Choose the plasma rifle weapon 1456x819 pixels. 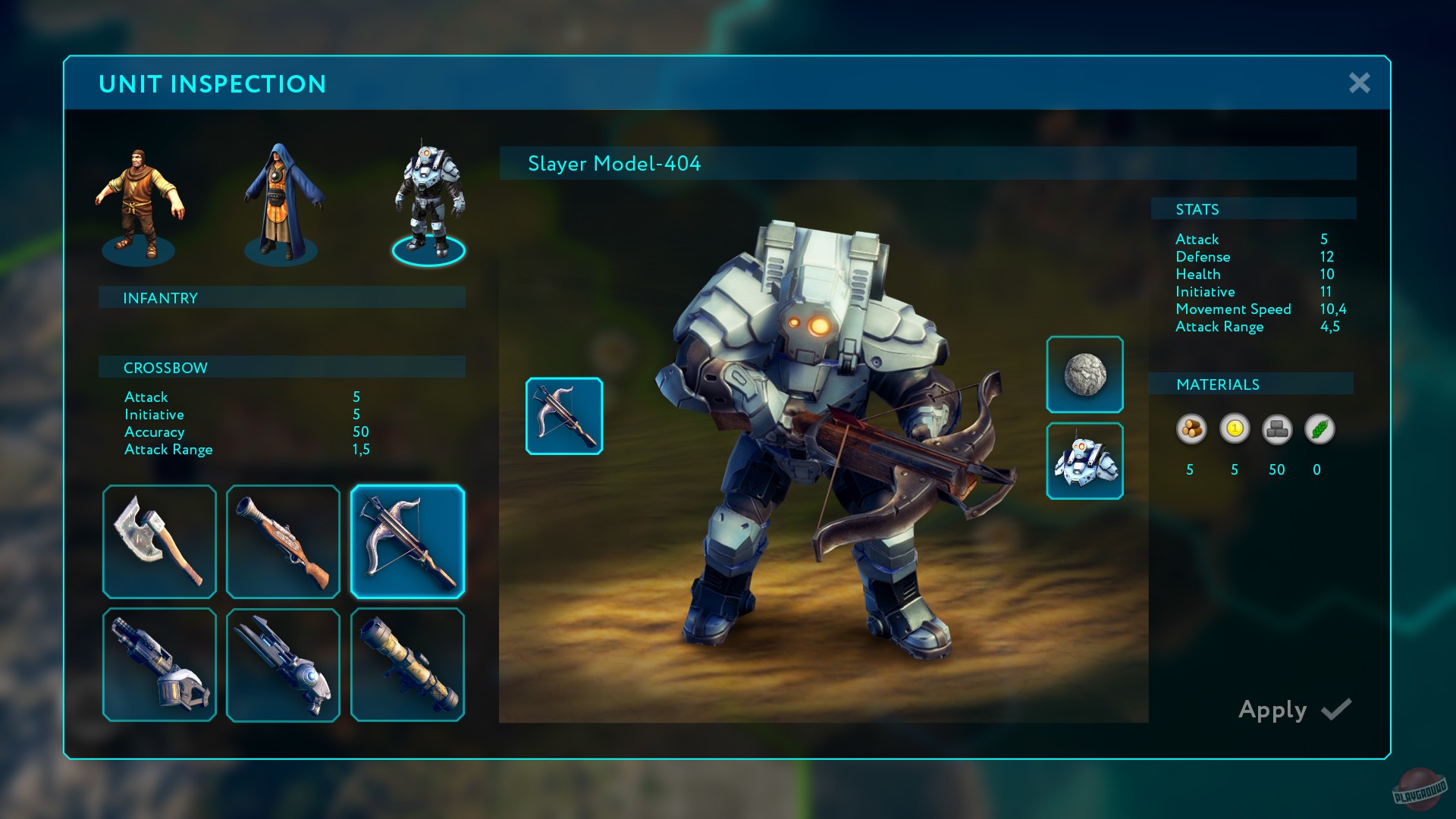point(283,665)
